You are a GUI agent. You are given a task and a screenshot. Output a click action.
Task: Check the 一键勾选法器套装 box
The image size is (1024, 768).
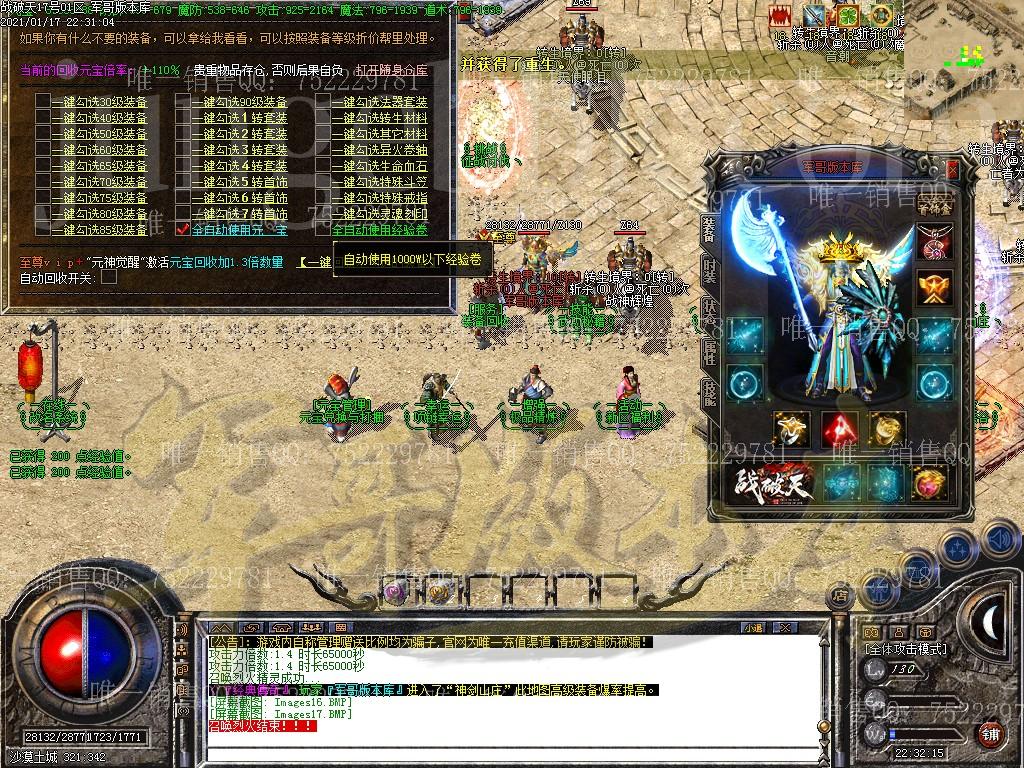point(322,102)
